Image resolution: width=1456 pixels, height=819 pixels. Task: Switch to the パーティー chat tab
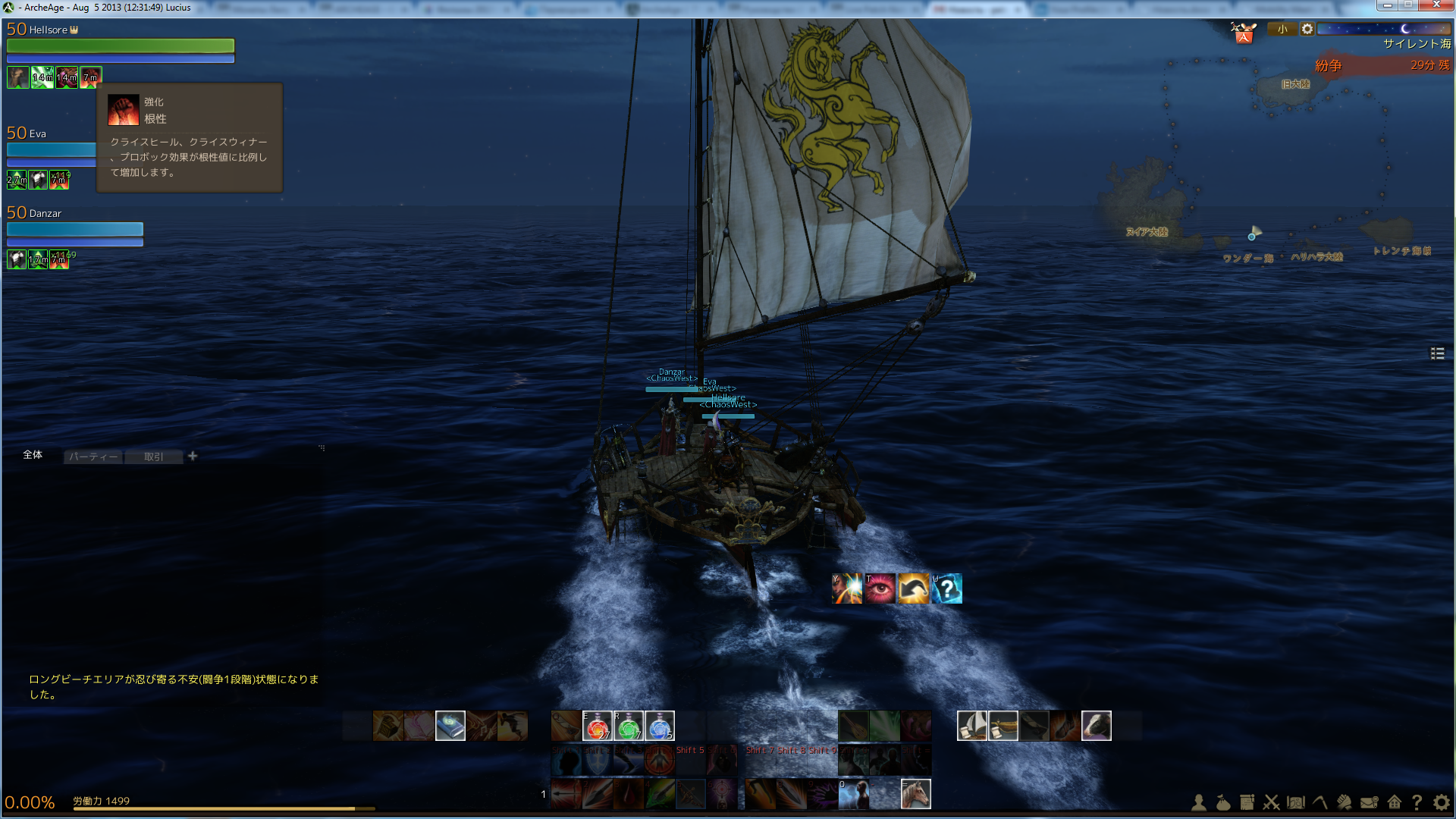click(93, 457)
